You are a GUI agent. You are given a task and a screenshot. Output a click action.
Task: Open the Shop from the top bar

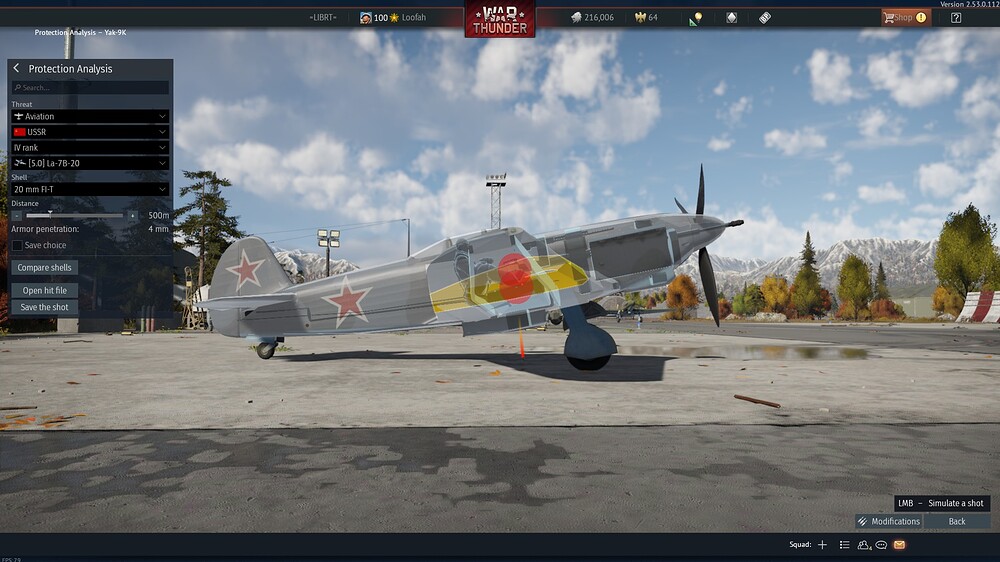click(x=904, y=17)
